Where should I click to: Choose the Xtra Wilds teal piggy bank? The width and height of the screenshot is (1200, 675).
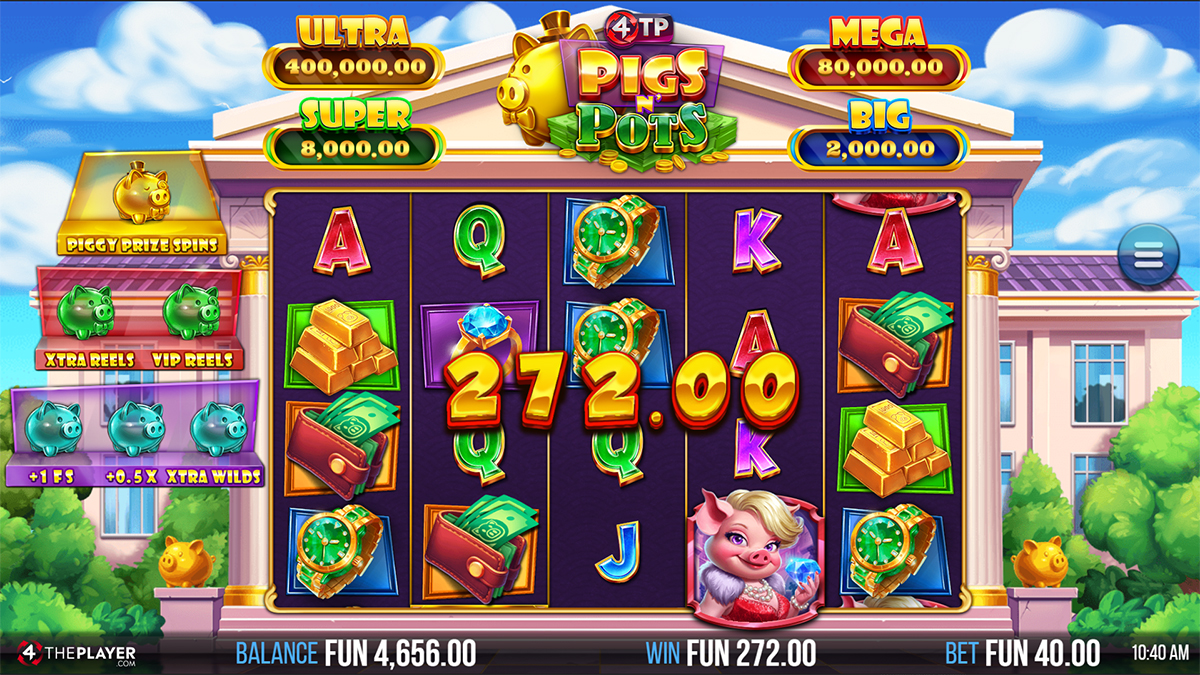[216, 428]
